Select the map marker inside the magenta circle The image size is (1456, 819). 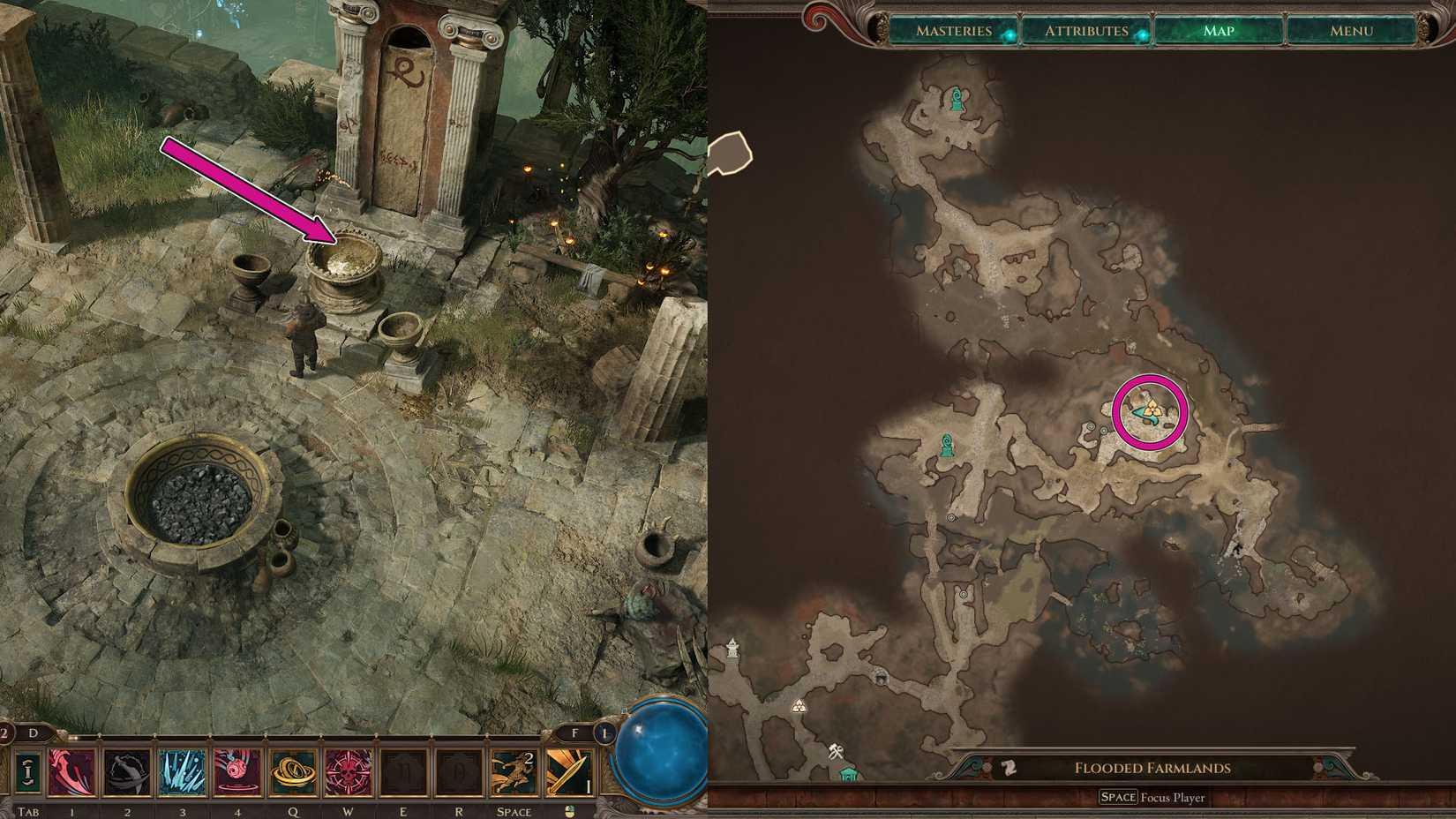[x=1150, y=409]
